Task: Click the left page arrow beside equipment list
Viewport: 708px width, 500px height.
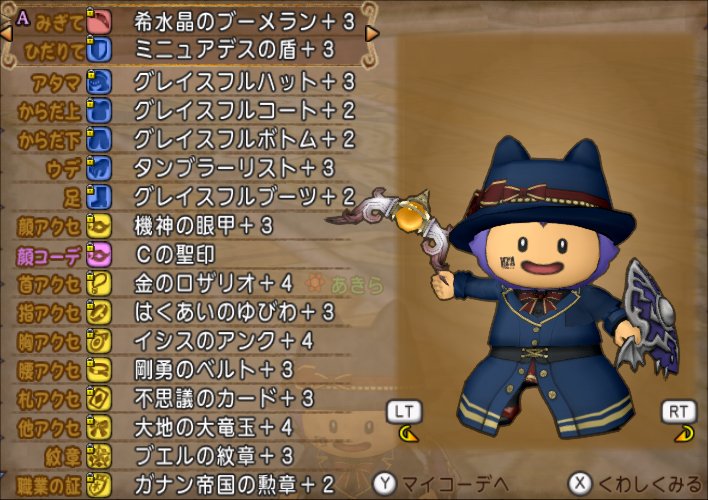Action: coord(7,34)
